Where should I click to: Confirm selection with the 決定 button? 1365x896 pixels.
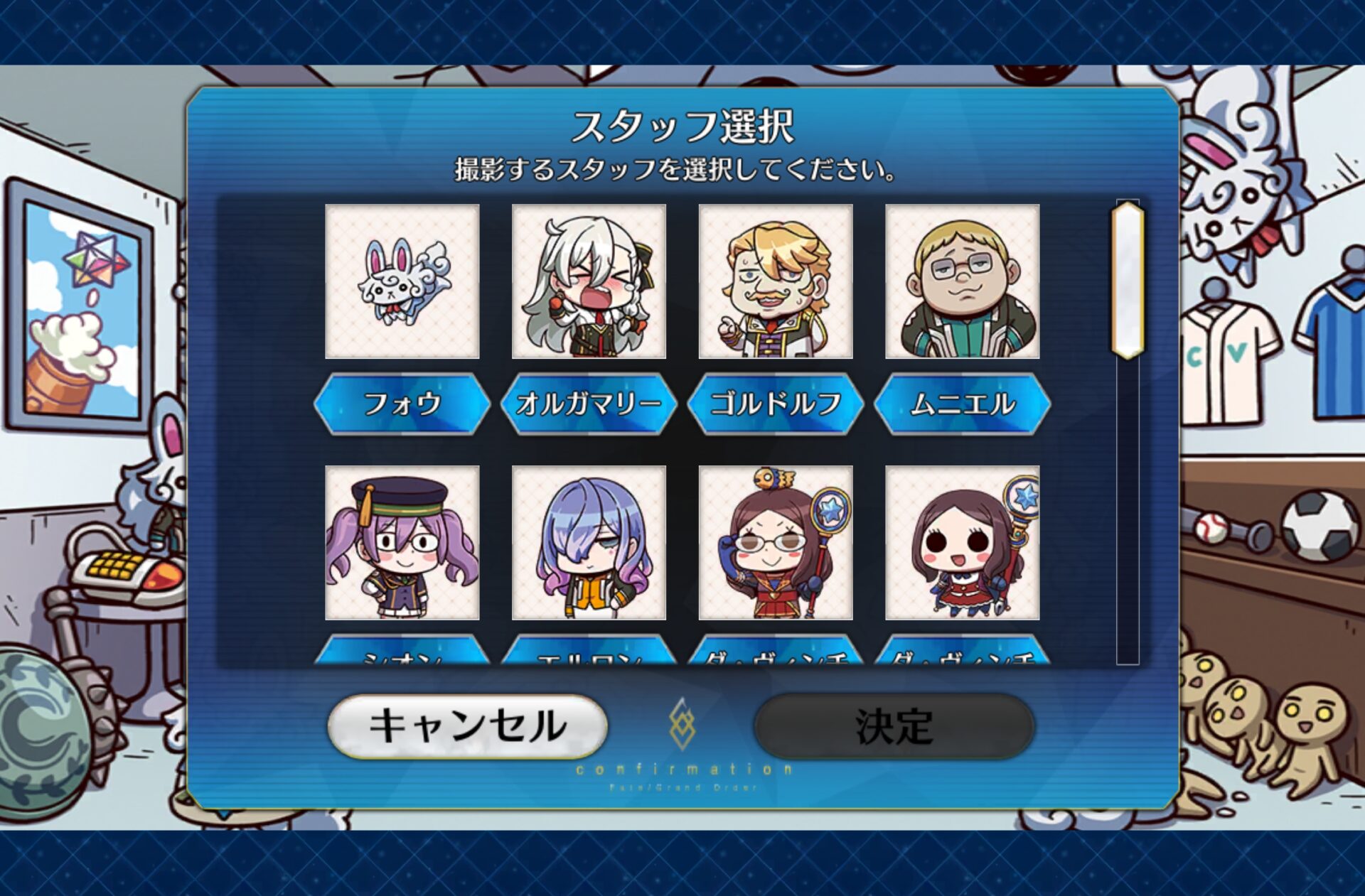[x=894, y=726]
